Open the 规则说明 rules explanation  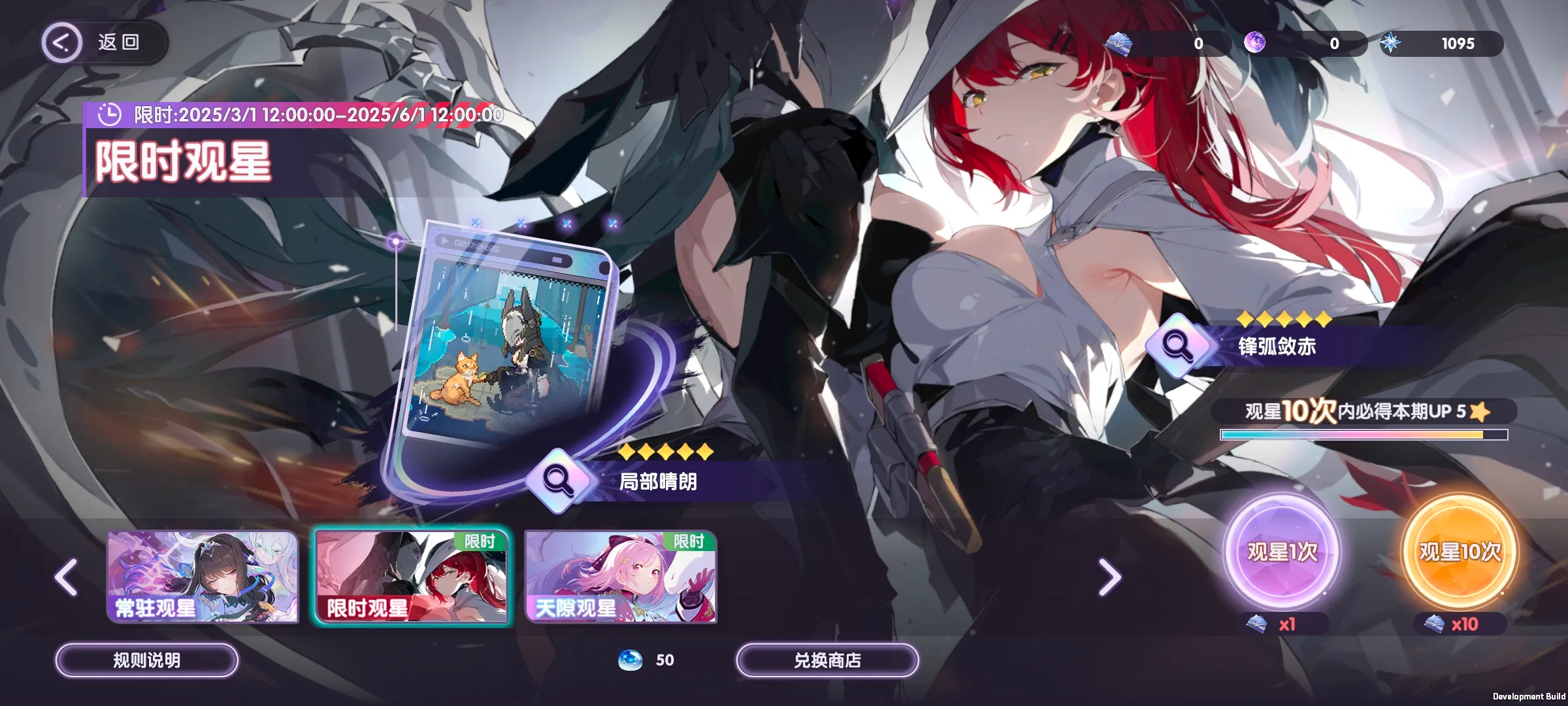click(x=146, y=660)
